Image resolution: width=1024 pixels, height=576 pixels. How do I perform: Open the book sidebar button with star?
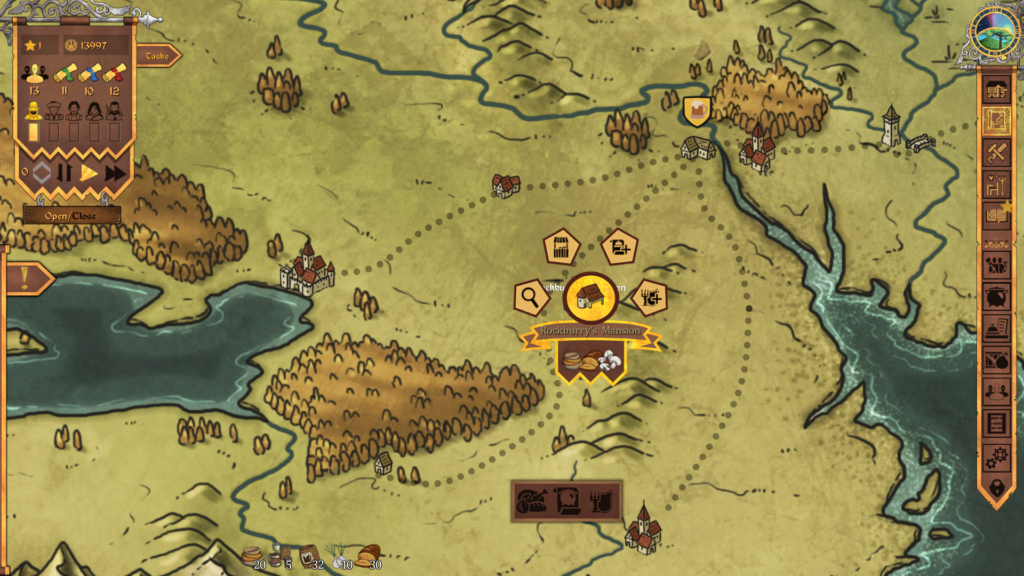coord(996,212)
